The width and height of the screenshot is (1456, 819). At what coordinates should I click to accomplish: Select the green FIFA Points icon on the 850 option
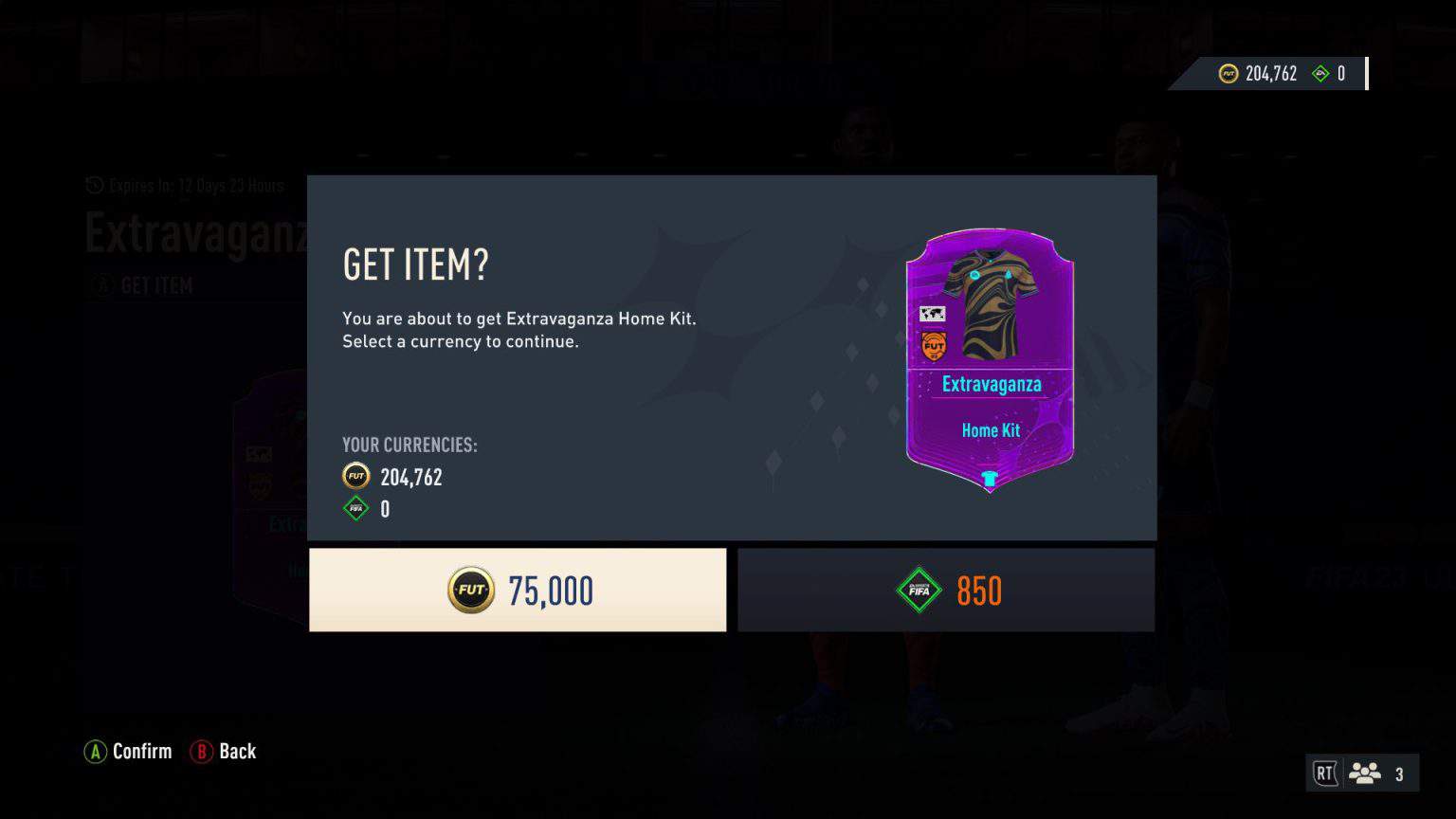[x=918, y=590]
